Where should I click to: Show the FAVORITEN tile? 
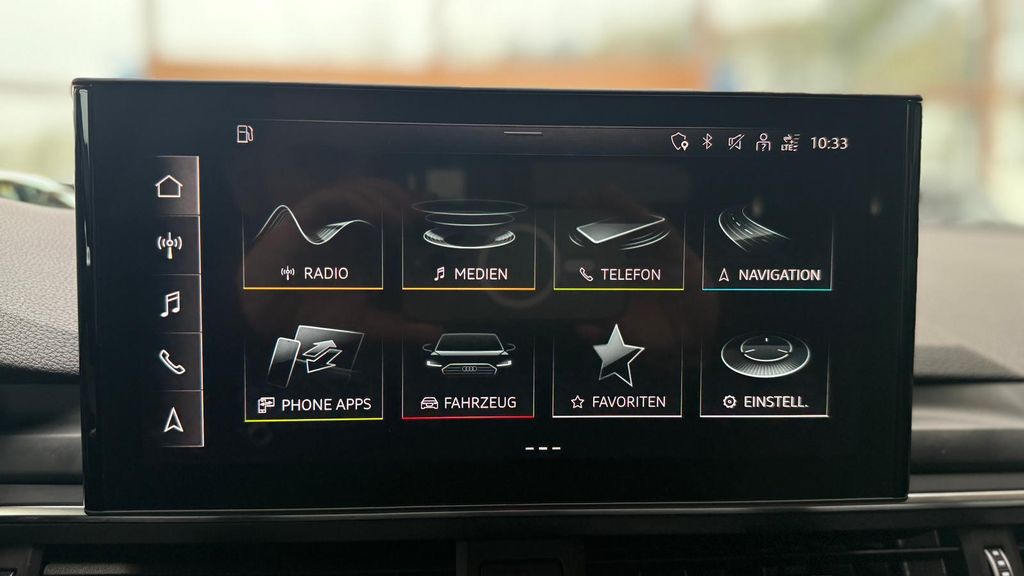pos(617,374)
